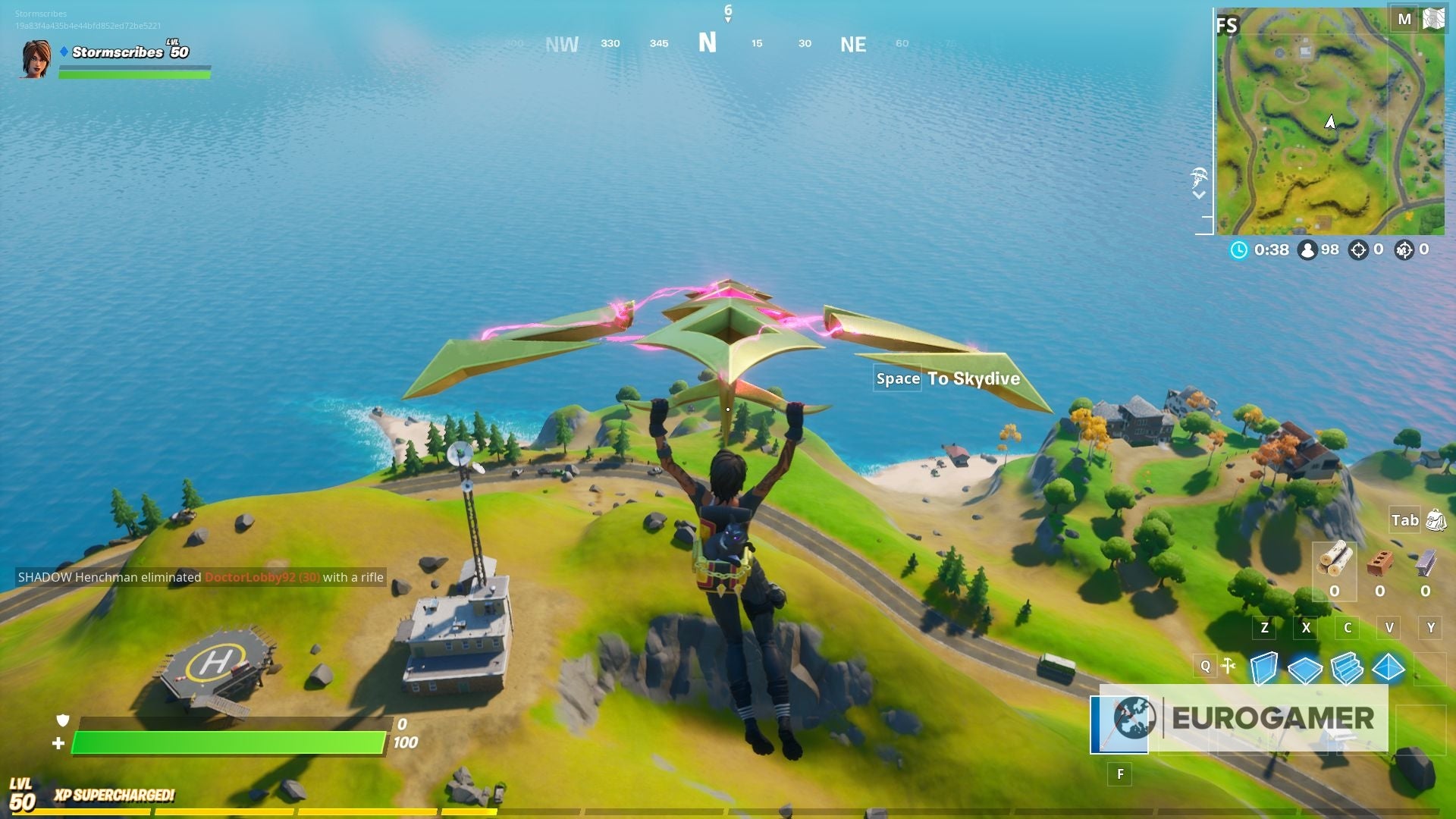Select the floor building piece icon

pos(1304,670)
